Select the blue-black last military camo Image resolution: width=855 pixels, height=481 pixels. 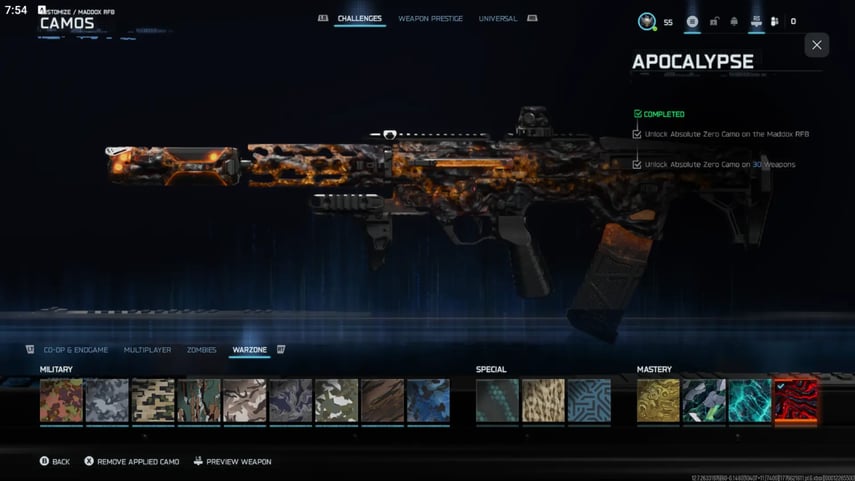point(428,400)
